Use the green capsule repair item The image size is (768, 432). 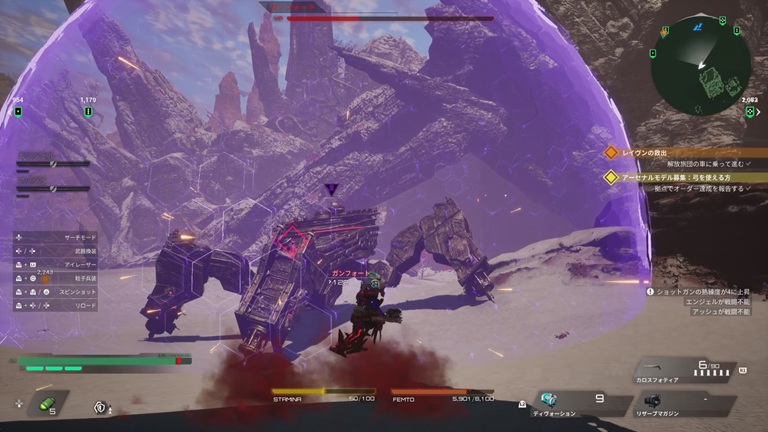tap(46, 404)
